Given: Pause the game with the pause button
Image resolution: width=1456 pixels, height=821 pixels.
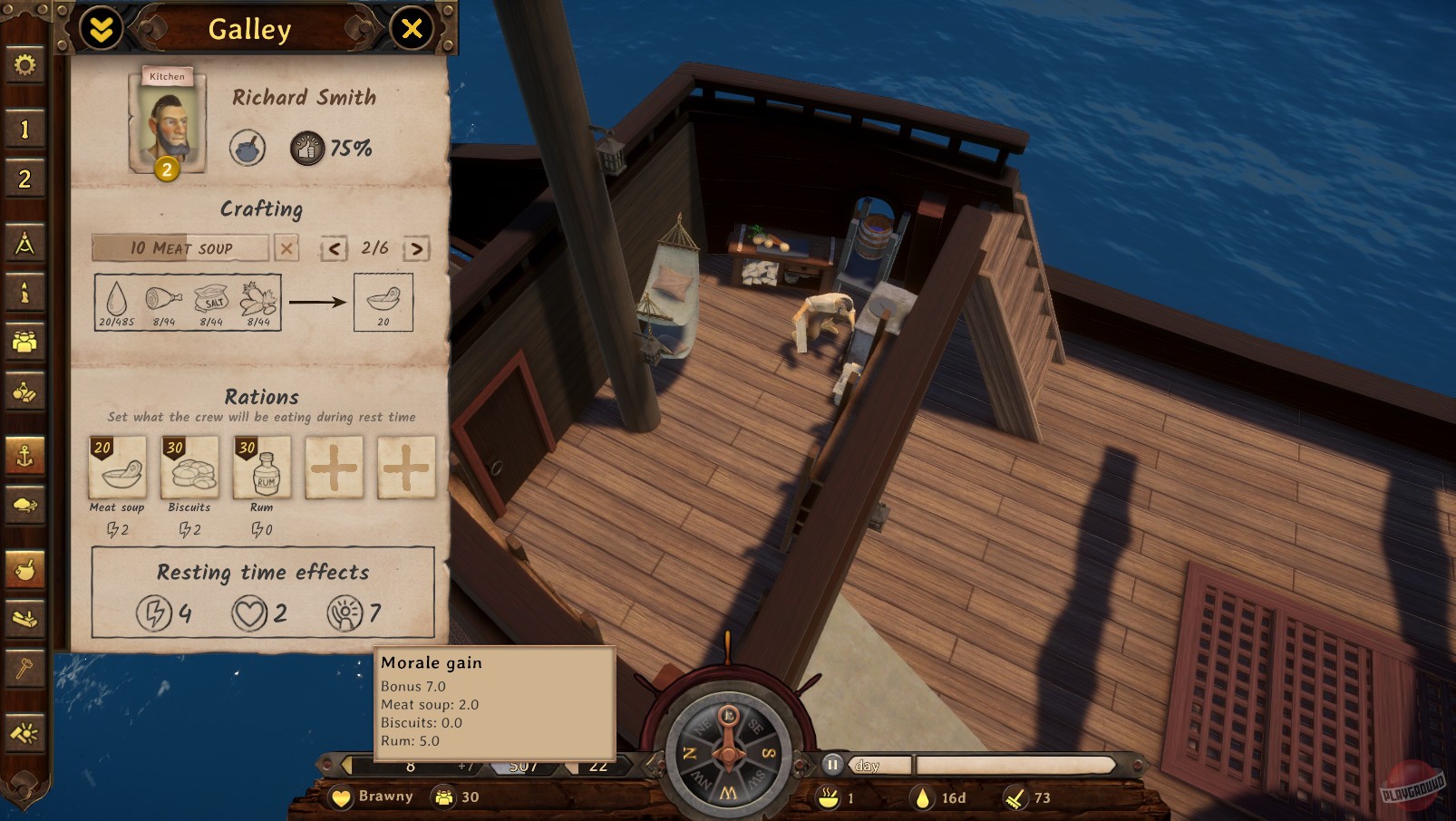Looking at the screenshot, I should click(834, 764).
